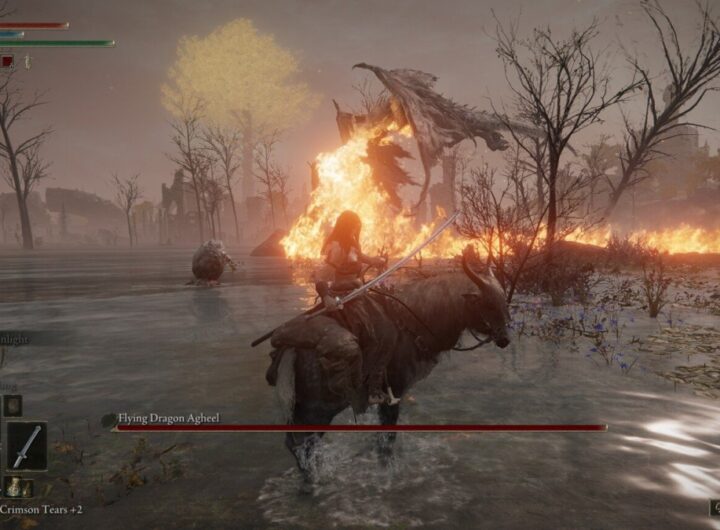Image resolution: width=720 pixels, height=530 pixels.
Task: Click the red status effect icon
Action: pos(8,61)
